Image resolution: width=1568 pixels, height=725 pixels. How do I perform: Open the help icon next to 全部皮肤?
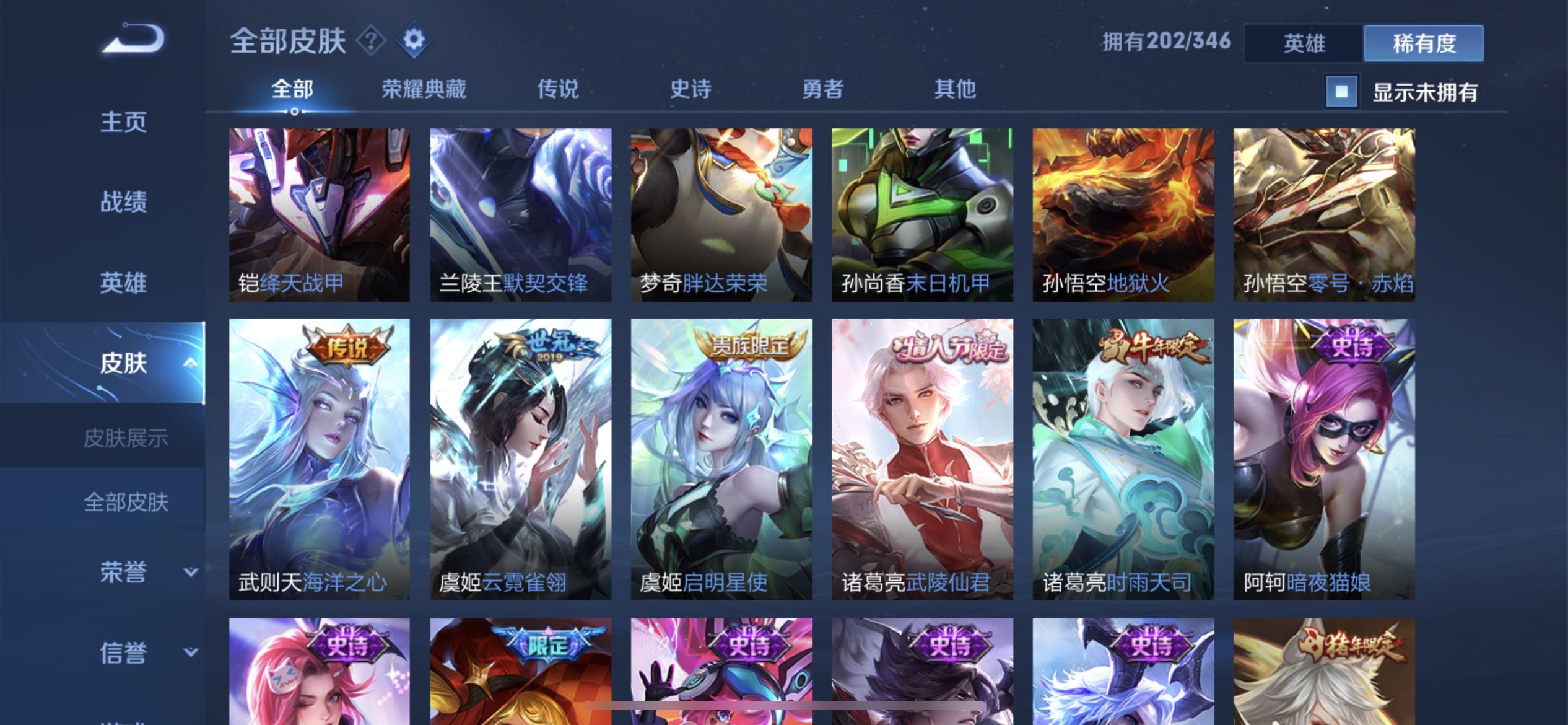coord(370,42)
